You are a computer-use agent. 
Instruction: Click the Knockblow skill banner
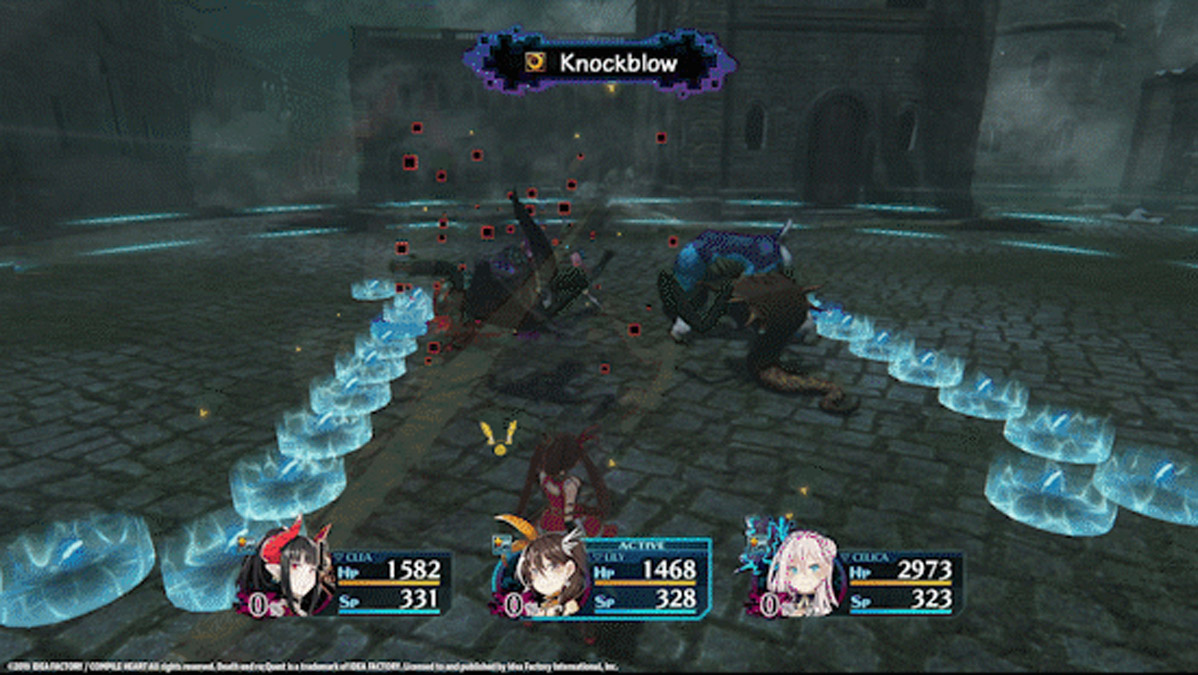[x=601, y=63]
